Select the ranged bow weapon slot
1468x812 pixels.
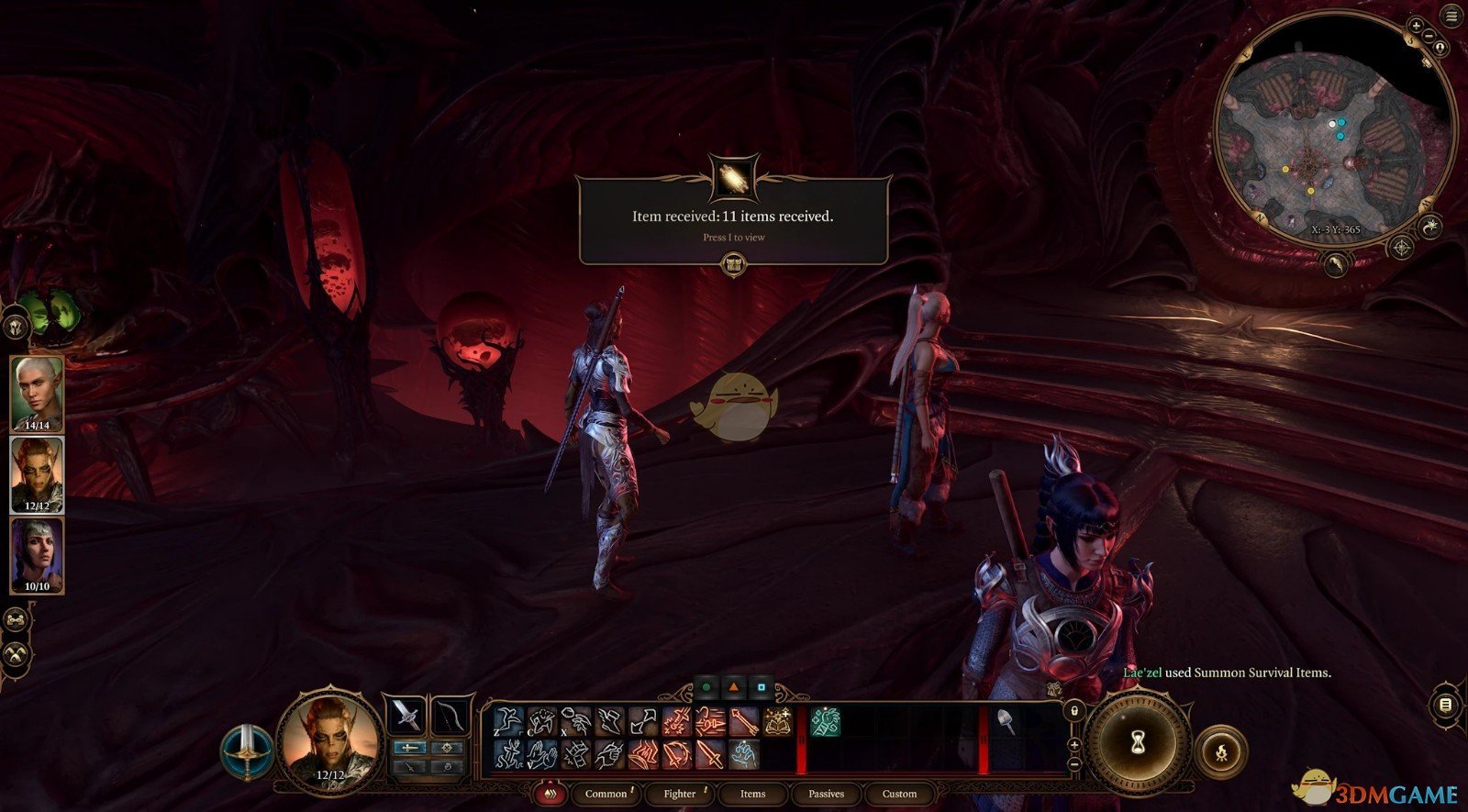(x=450, y=715)
